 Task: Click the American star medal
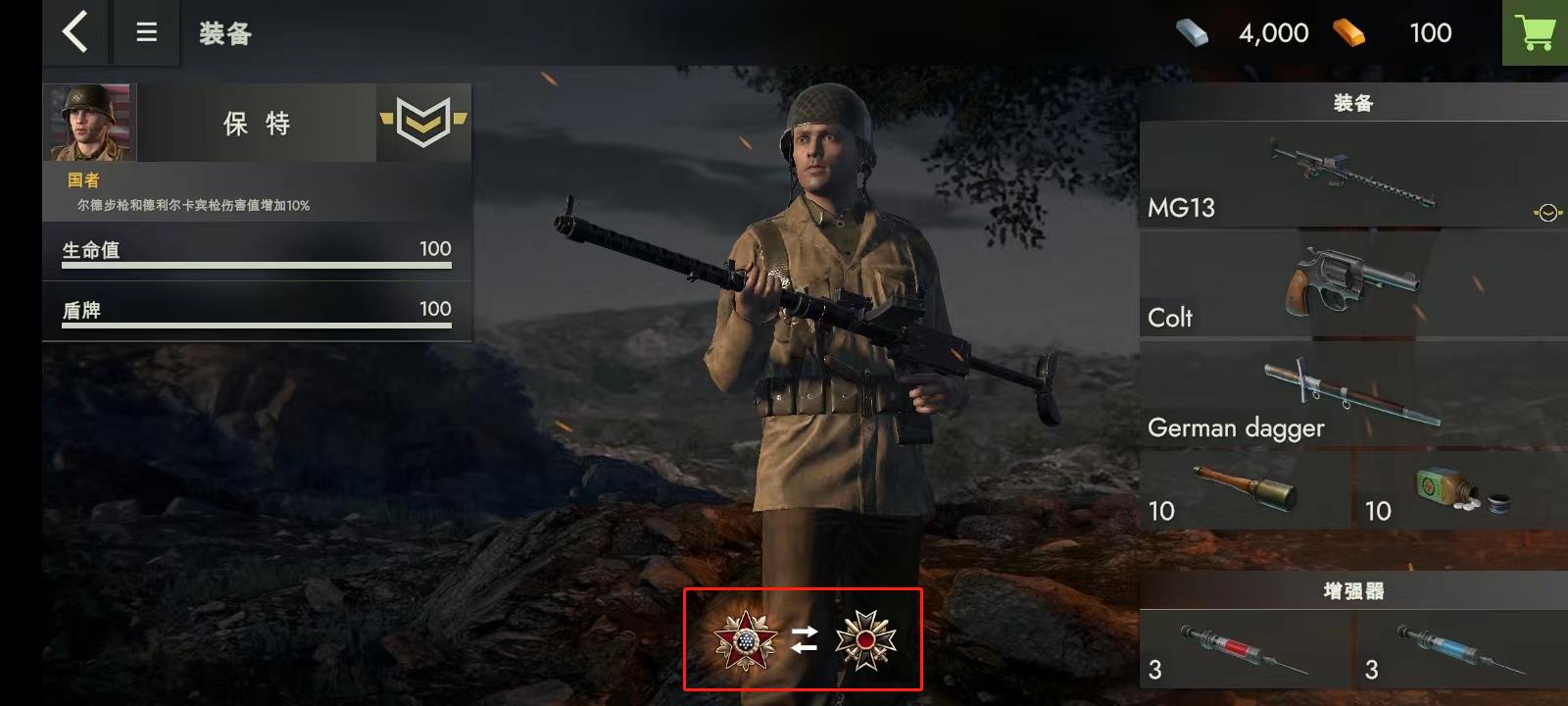click(x=745, y=642)
